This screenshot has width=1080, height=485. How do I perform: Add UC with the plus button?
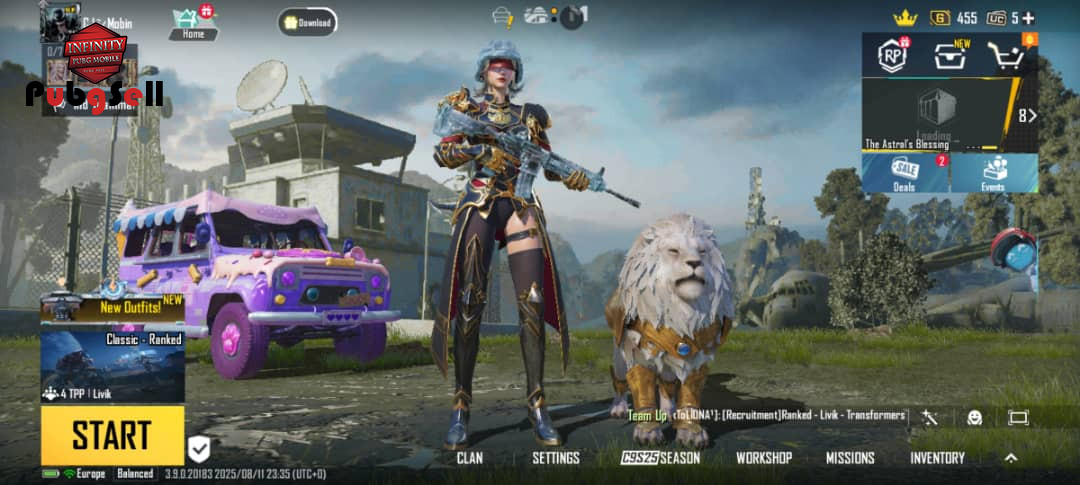pos(1028,18)
